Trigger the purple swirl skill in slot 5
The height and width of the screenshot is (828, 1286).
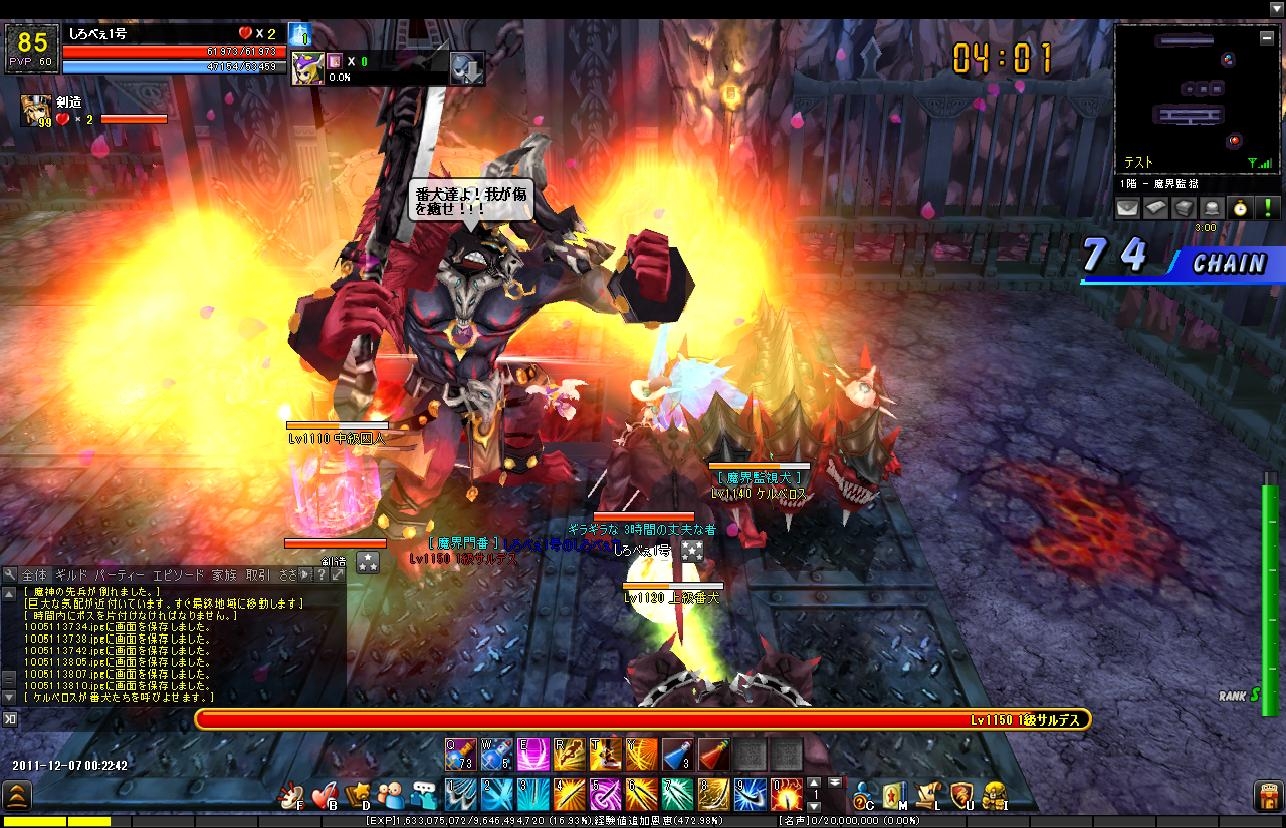coord(605,794)
